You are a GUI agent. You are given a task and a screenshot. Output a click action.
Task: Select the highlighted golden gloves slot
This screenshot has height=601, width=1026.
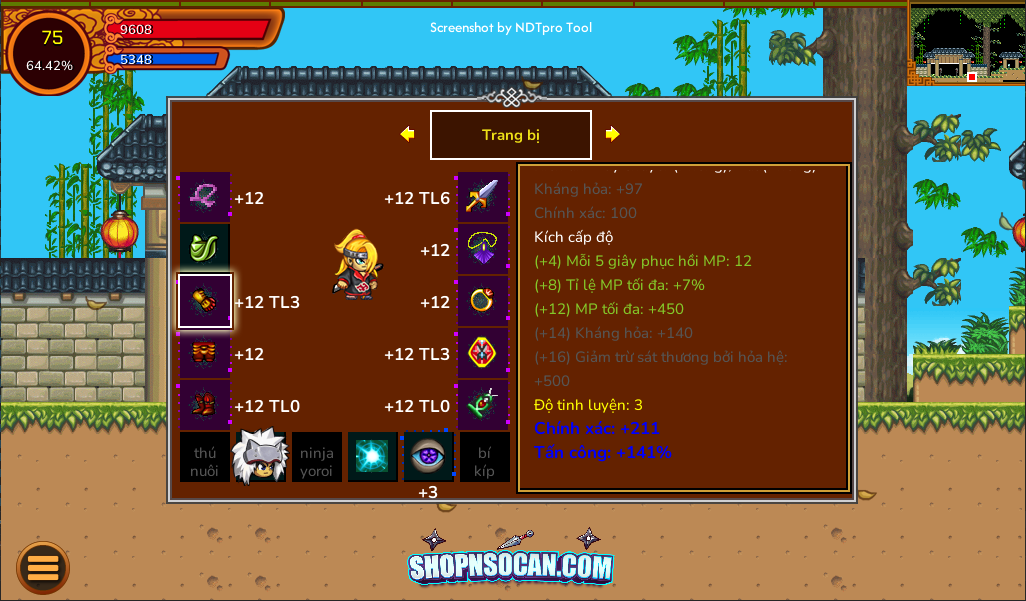pyautogui.click(x=205, y=301)
